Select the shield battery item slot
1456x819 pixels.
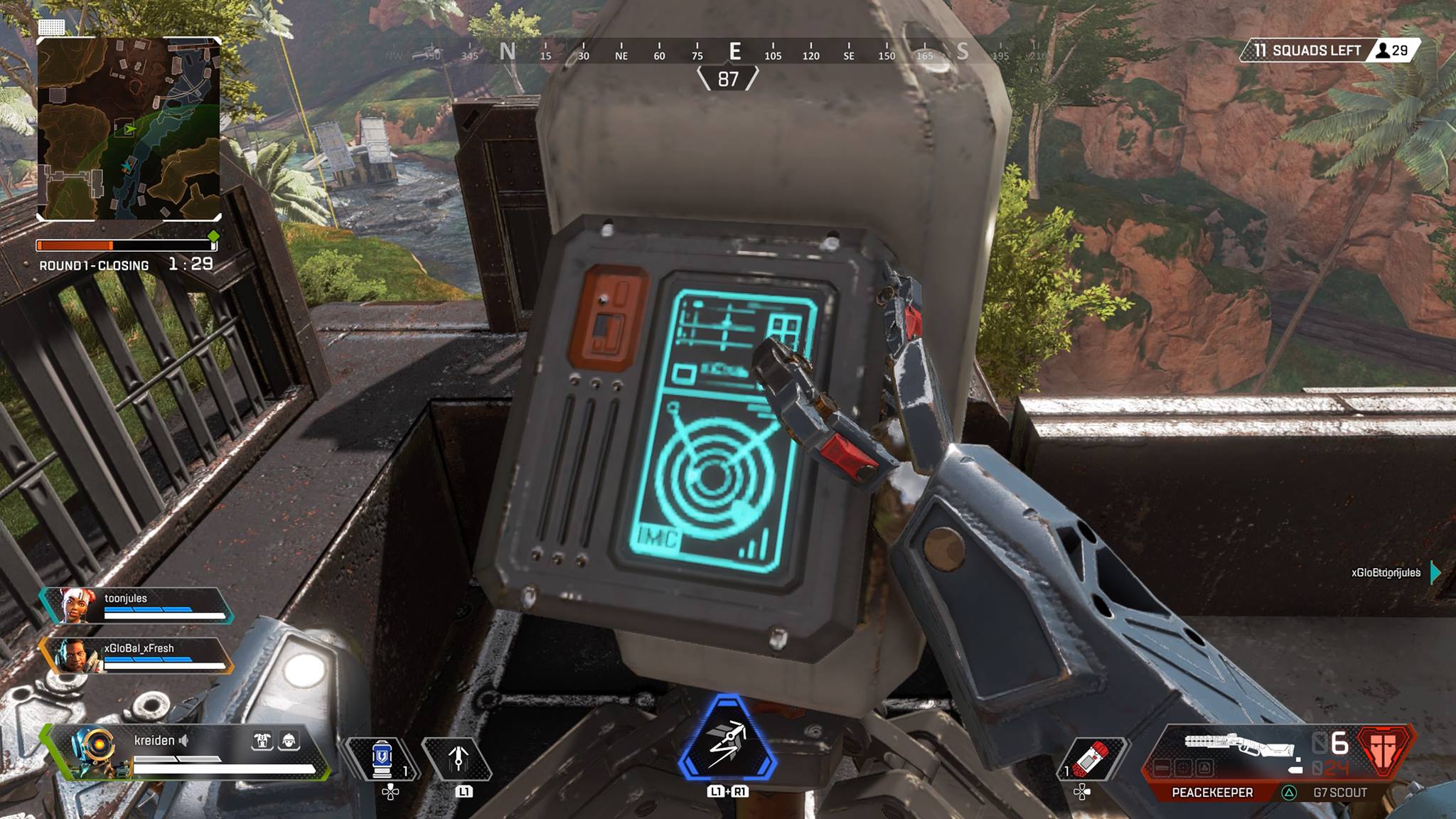pos(382,759)
